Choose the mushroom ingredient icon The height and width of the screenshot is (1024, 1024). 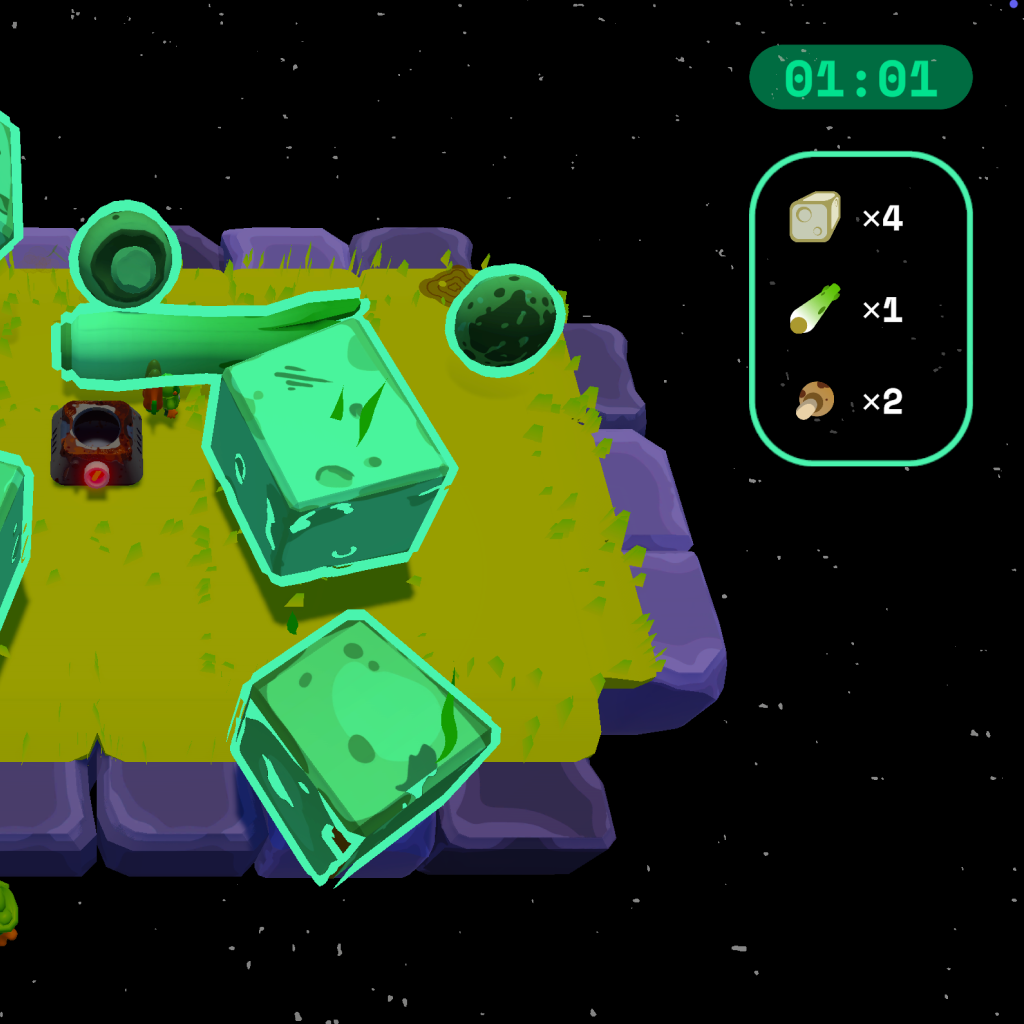pos(815,401)
